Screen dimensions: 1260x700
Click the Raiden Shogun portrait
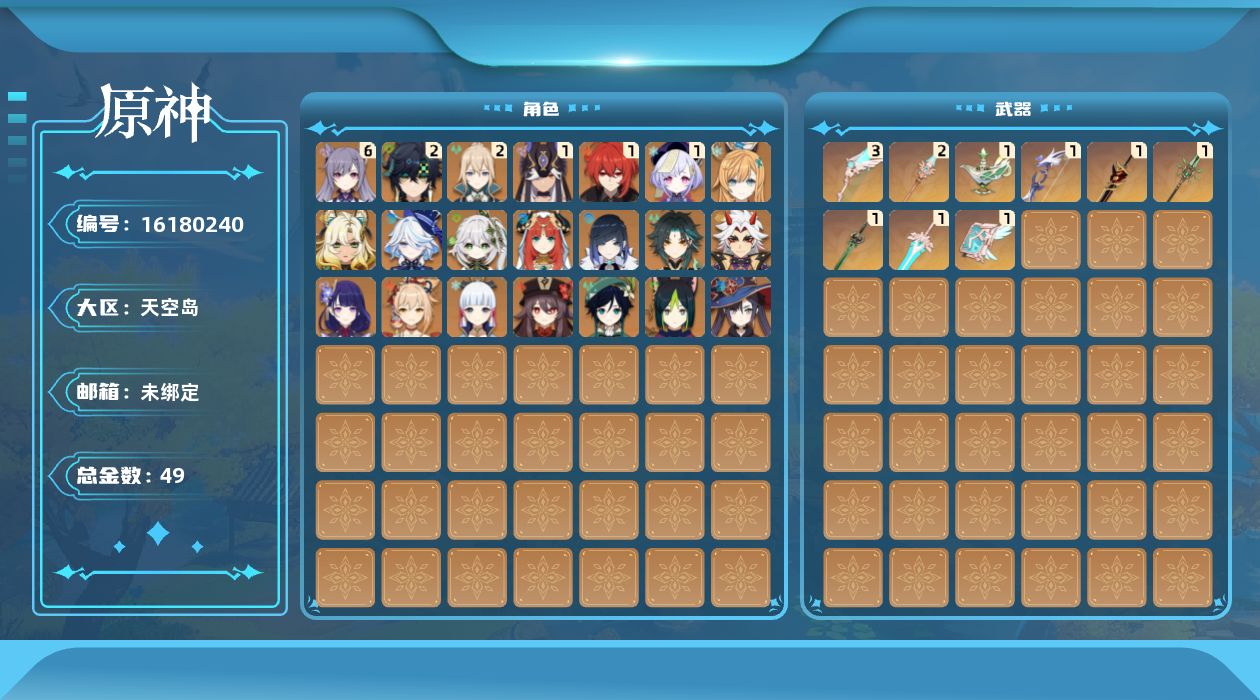(346, 307)
